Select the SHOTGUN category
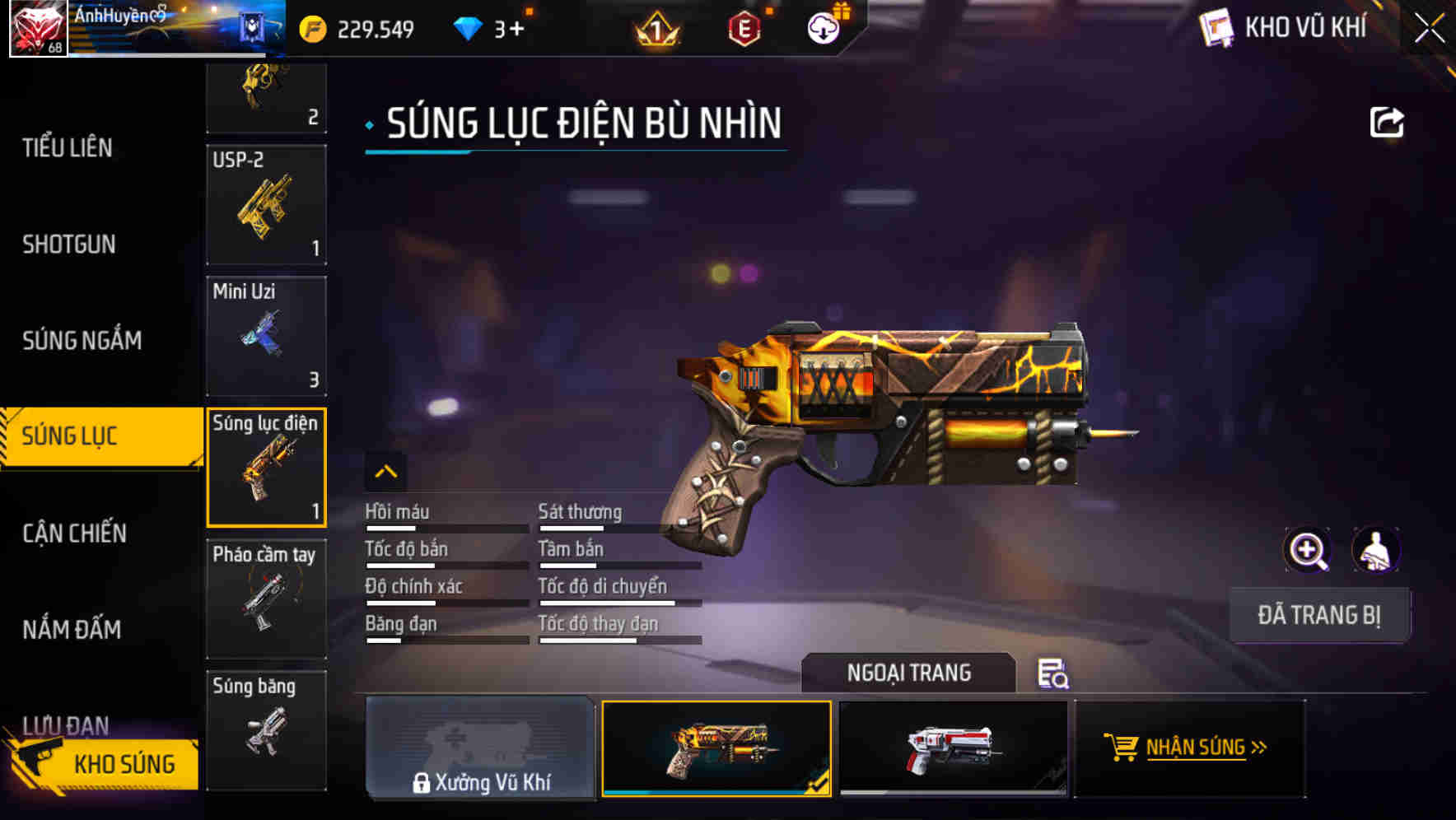 (x=69, y=245)
